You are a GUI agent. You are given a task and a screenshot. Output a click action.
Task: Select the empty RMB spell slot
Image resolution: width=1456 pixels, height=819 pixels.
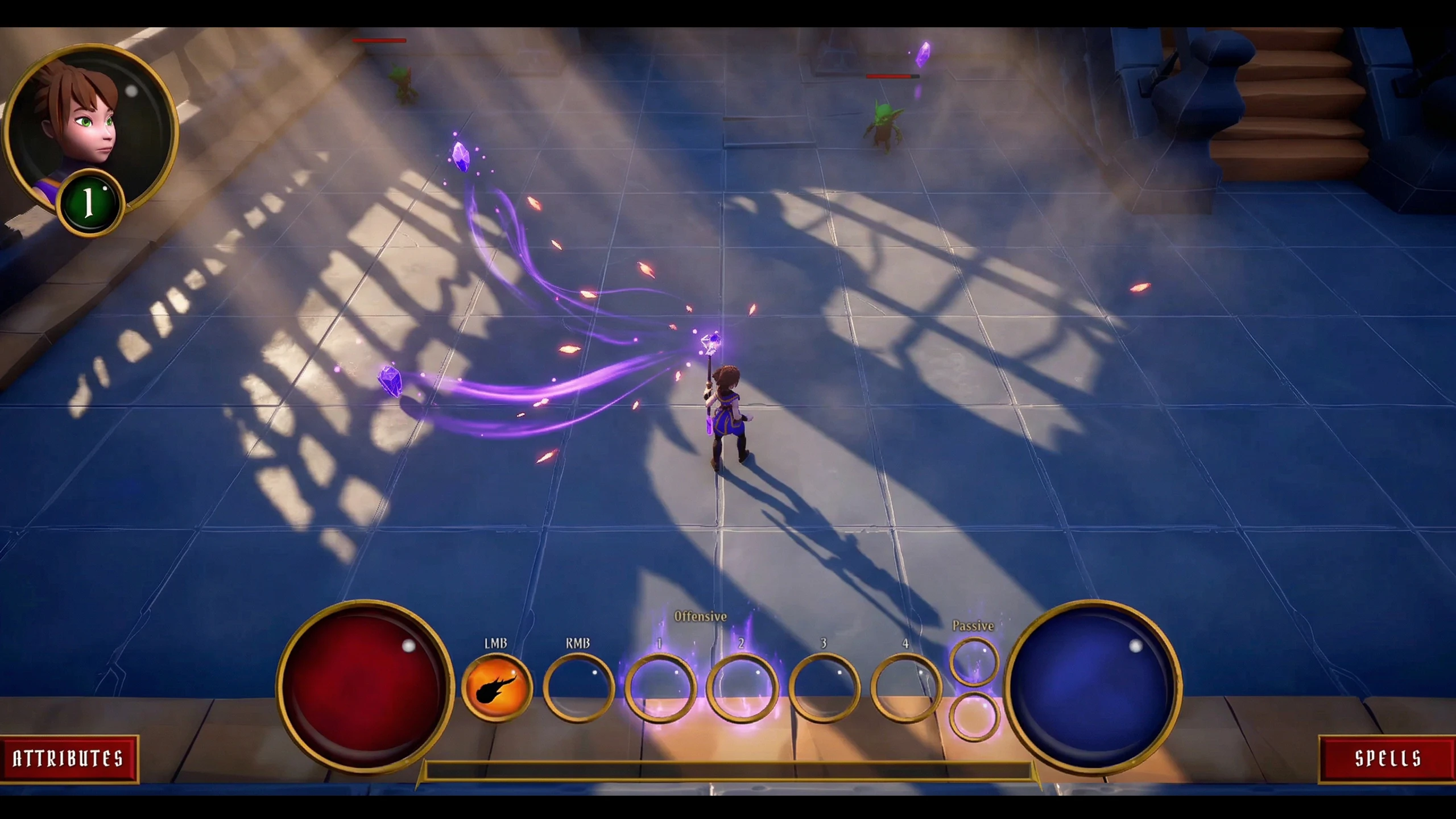[578, 688]
